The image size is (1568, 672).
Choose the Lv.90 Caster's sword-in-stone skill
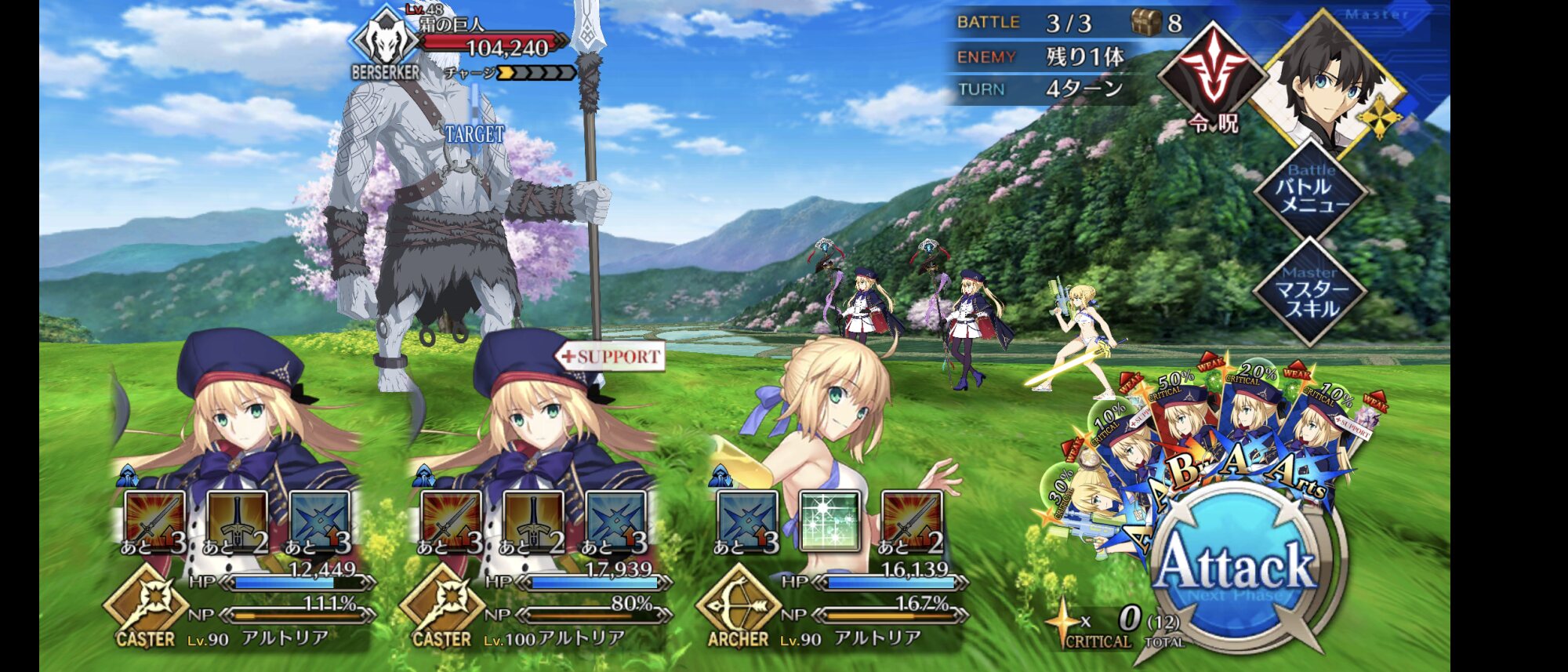pos(237,521)
